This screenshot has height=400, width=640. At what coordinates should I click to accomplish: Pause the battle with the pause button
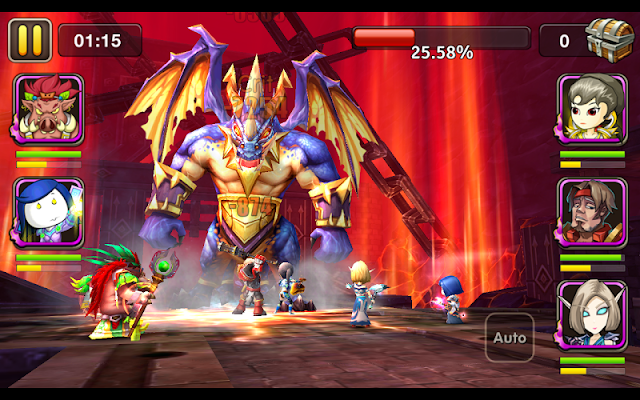tap(30, 40)
